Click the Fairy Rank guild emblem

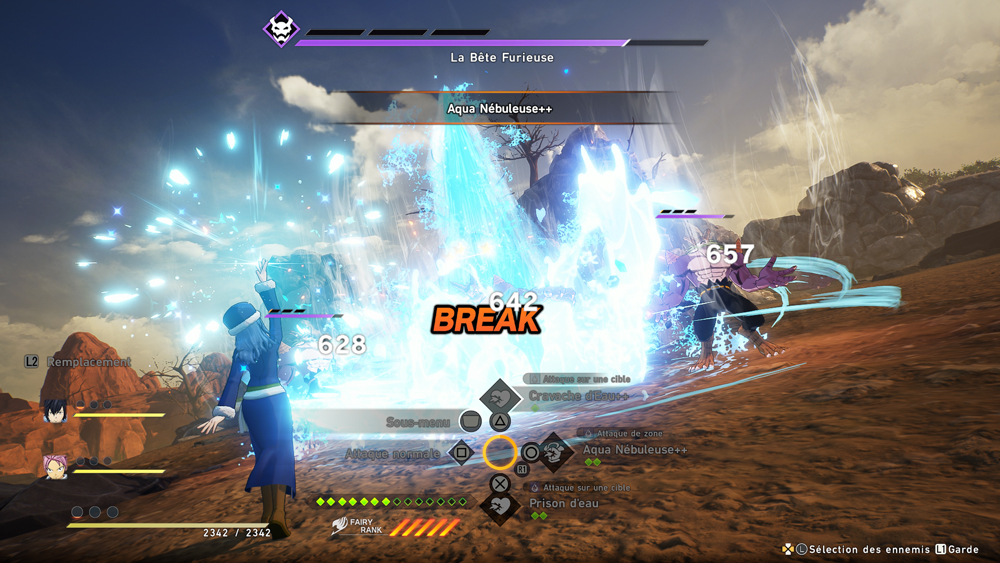(345, 525)
